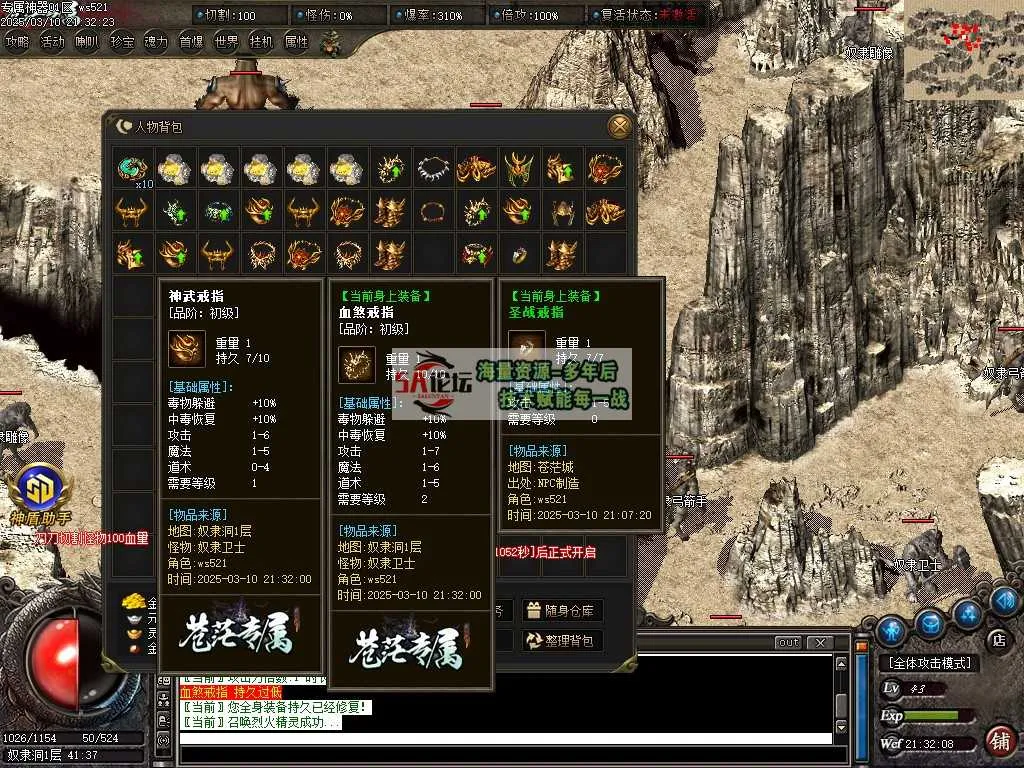Open the 攻略 guide menu

click(x=17, y=42)
